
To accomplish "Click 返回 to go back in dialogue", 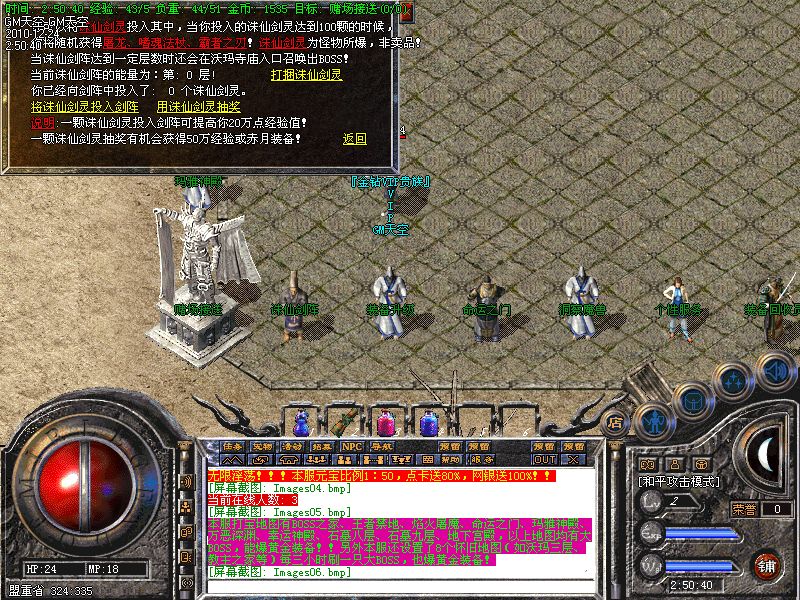I will pyautogui.click(x=355, y=138).
